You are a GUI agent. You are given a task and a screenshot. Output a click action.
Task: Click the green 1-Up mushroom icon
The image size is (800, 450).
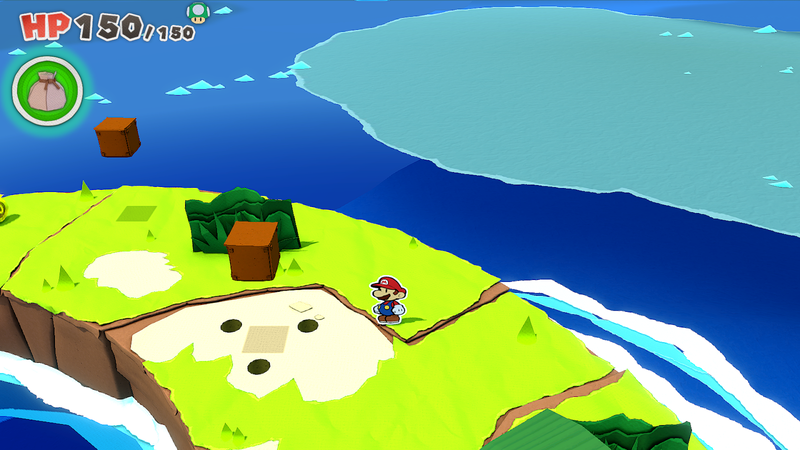coord(197,12)
